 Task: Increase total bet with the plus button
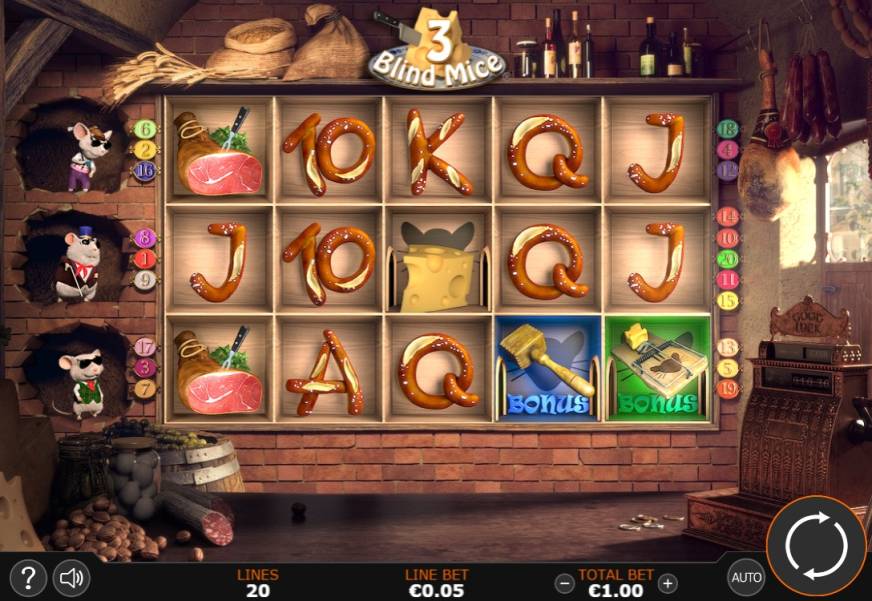(668, 583)
